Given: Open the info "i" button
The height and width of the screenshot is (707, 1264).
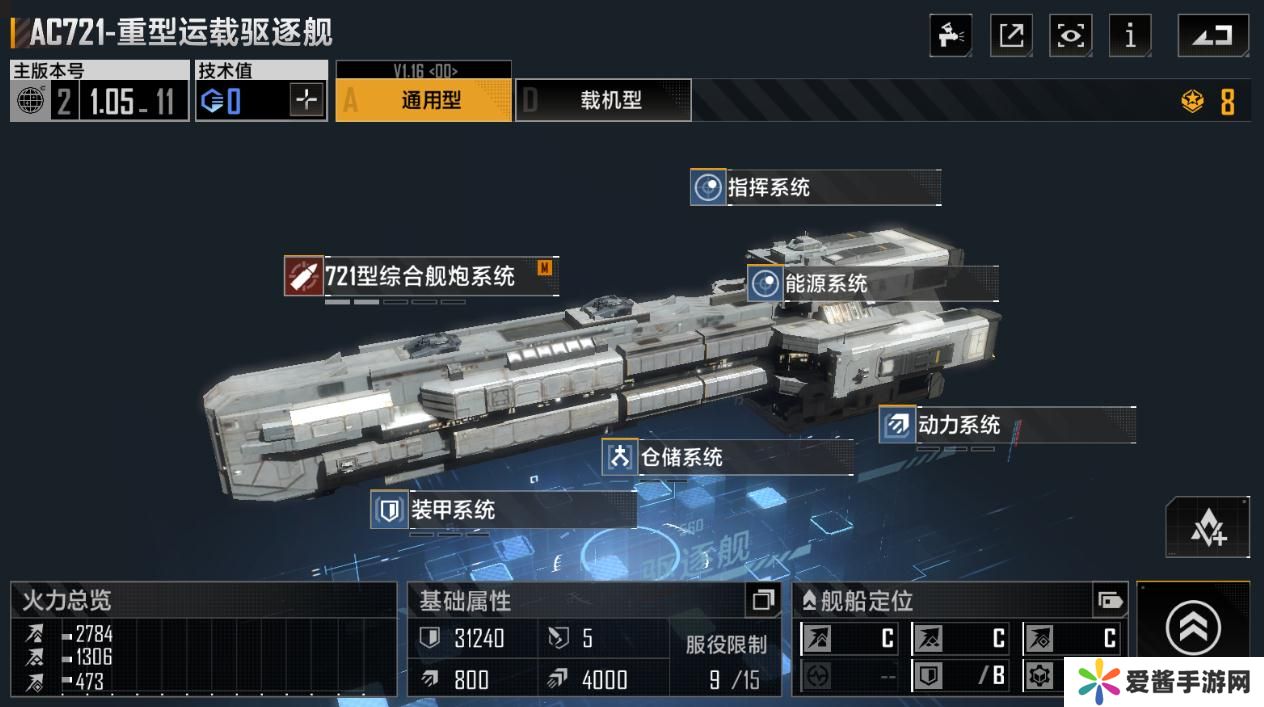Looking at the screenshot, I should [x=1130, y=36].
